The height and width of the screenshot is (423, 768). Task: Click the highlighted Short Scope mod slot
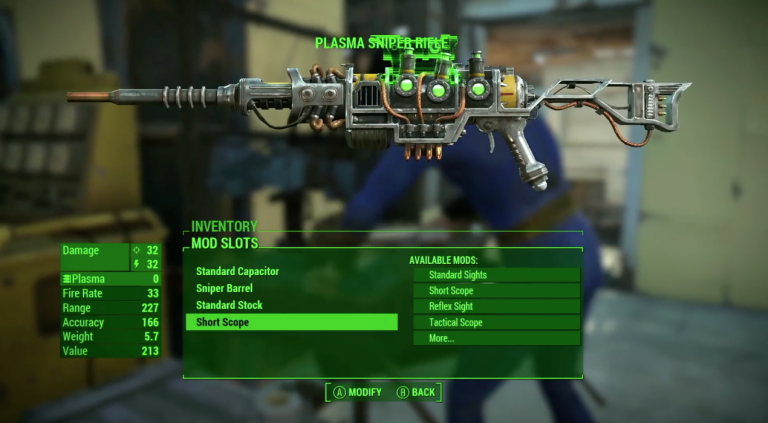(291, 322)
